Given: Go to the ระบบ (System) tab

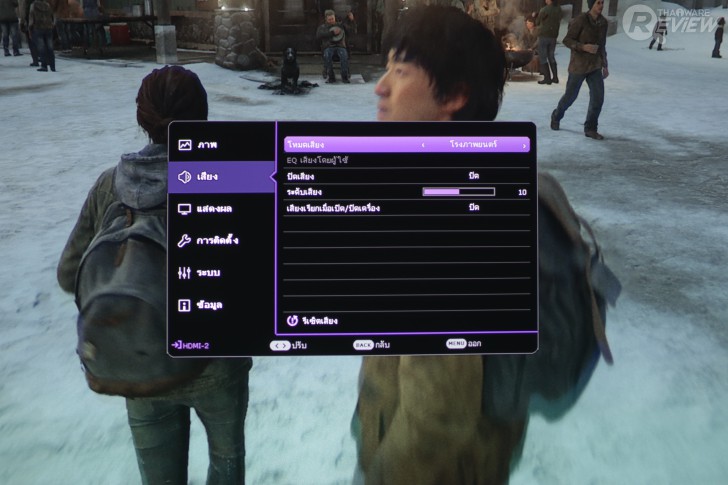Looking at the screenshot, I should [208, 273].
